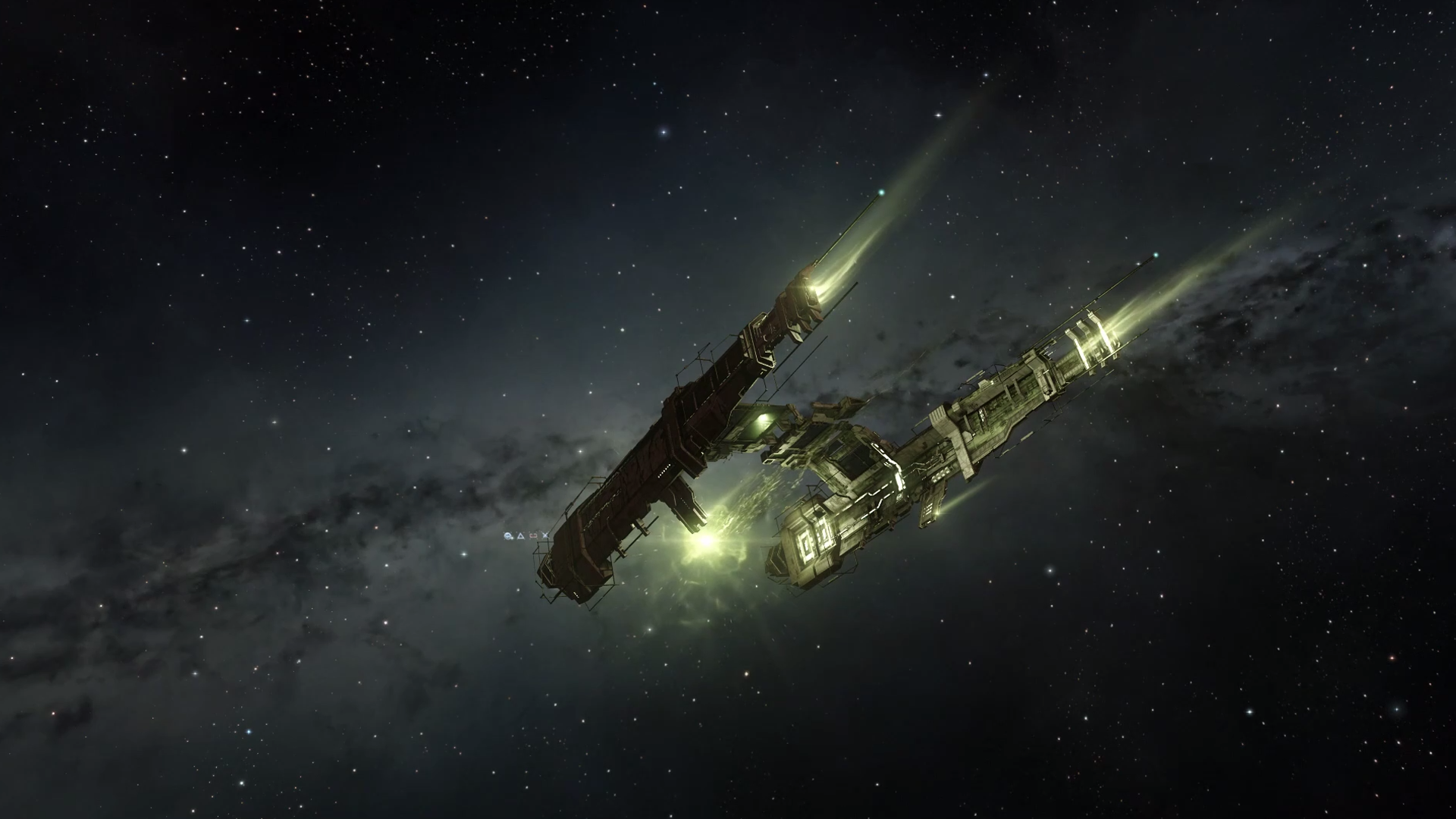The height and width of the screenshot is (819, 1456).
Task: Select the white cross bracket marker
Action: [x=545, y=536]
